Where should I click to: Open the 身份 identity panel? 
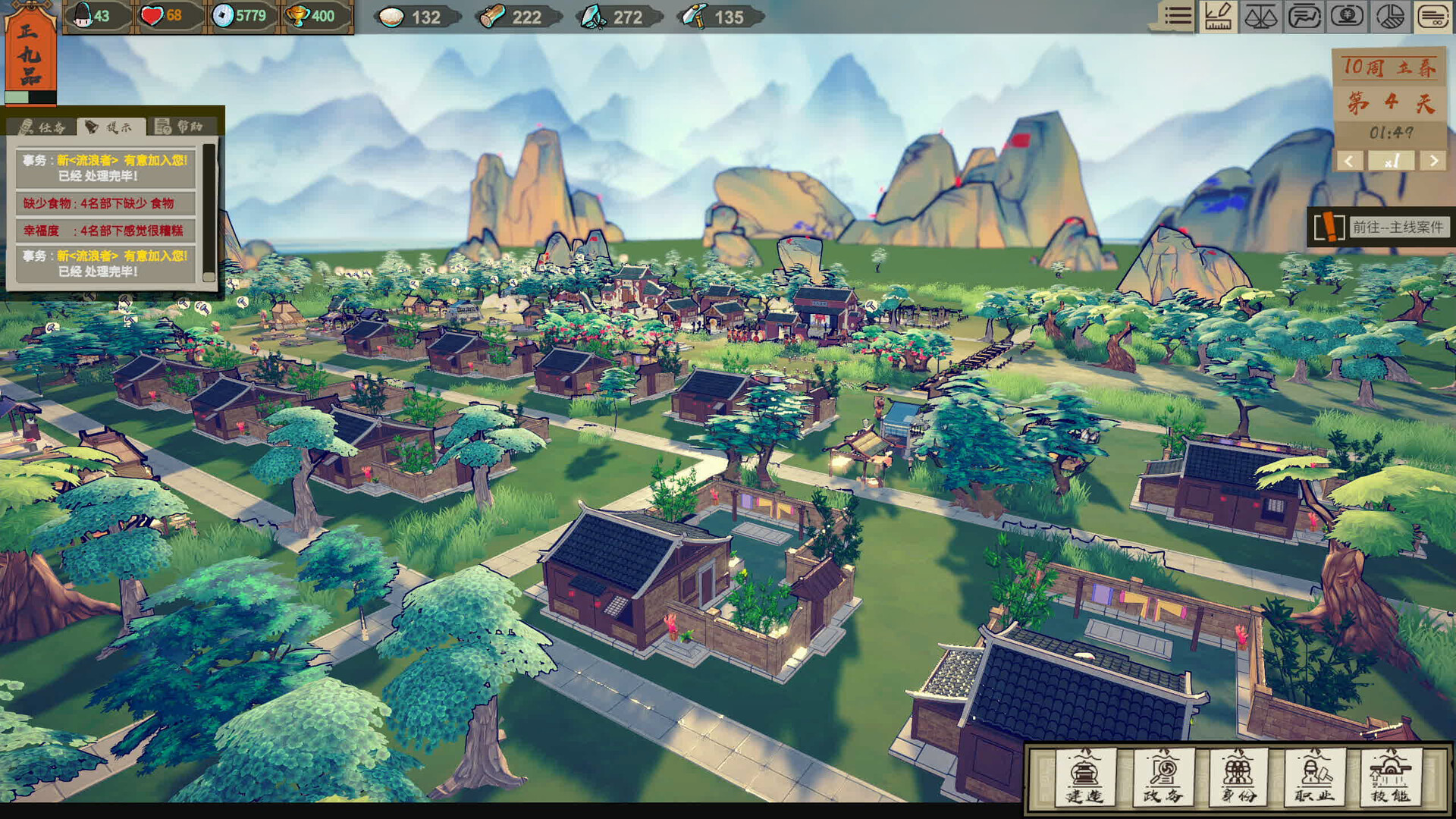coord(1238,777)
